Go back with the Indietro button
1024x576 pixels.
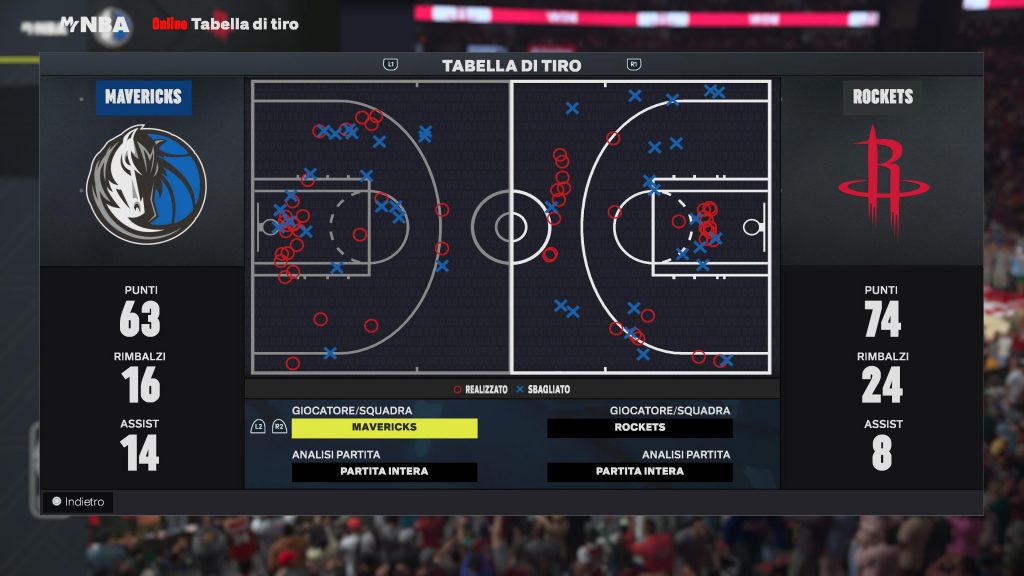(x=78, y=501)
